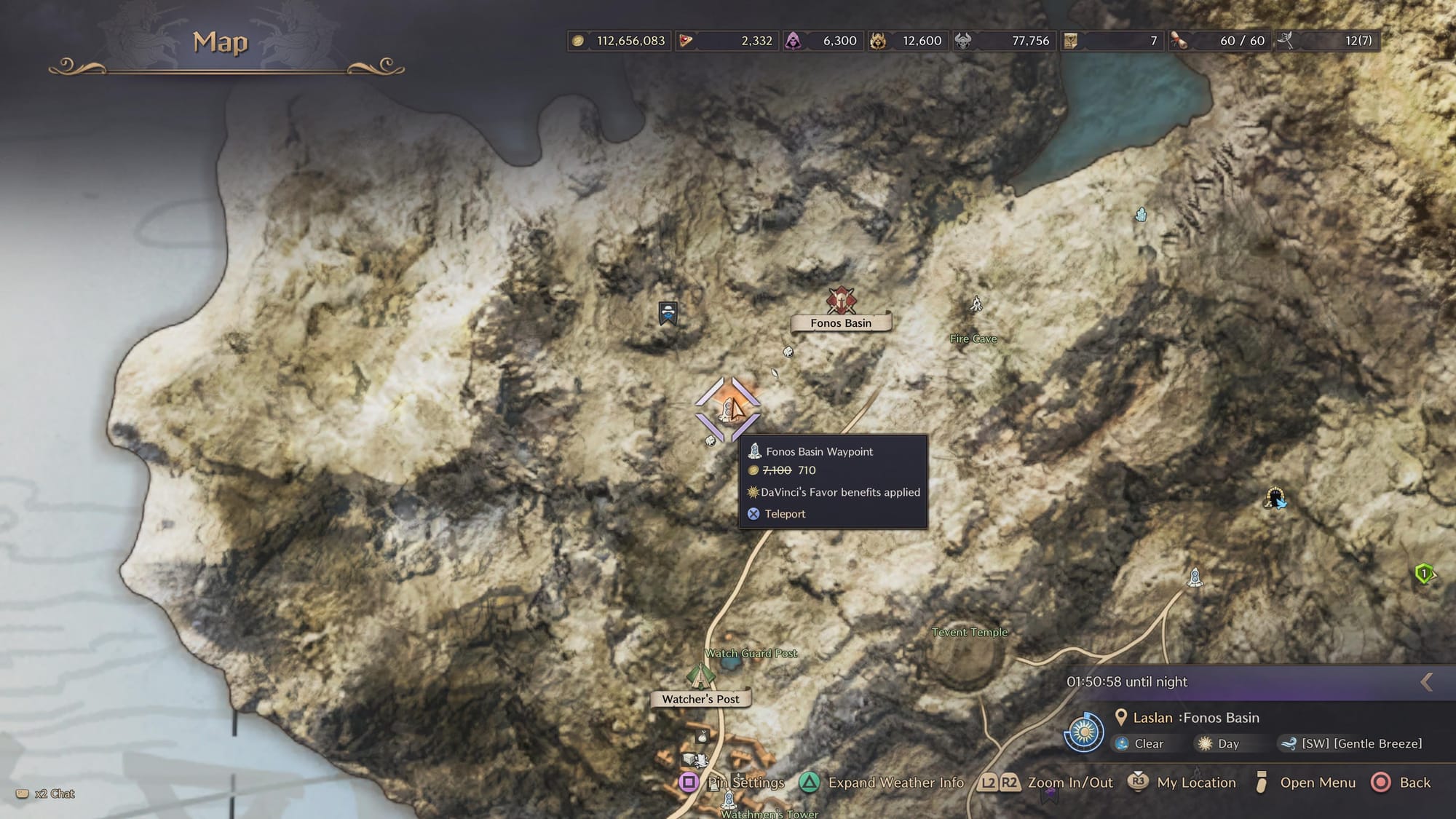This screenshot has height=819, width=1456.
Task: Collapse the weather info panel arrow
Action: [1426, 681]
